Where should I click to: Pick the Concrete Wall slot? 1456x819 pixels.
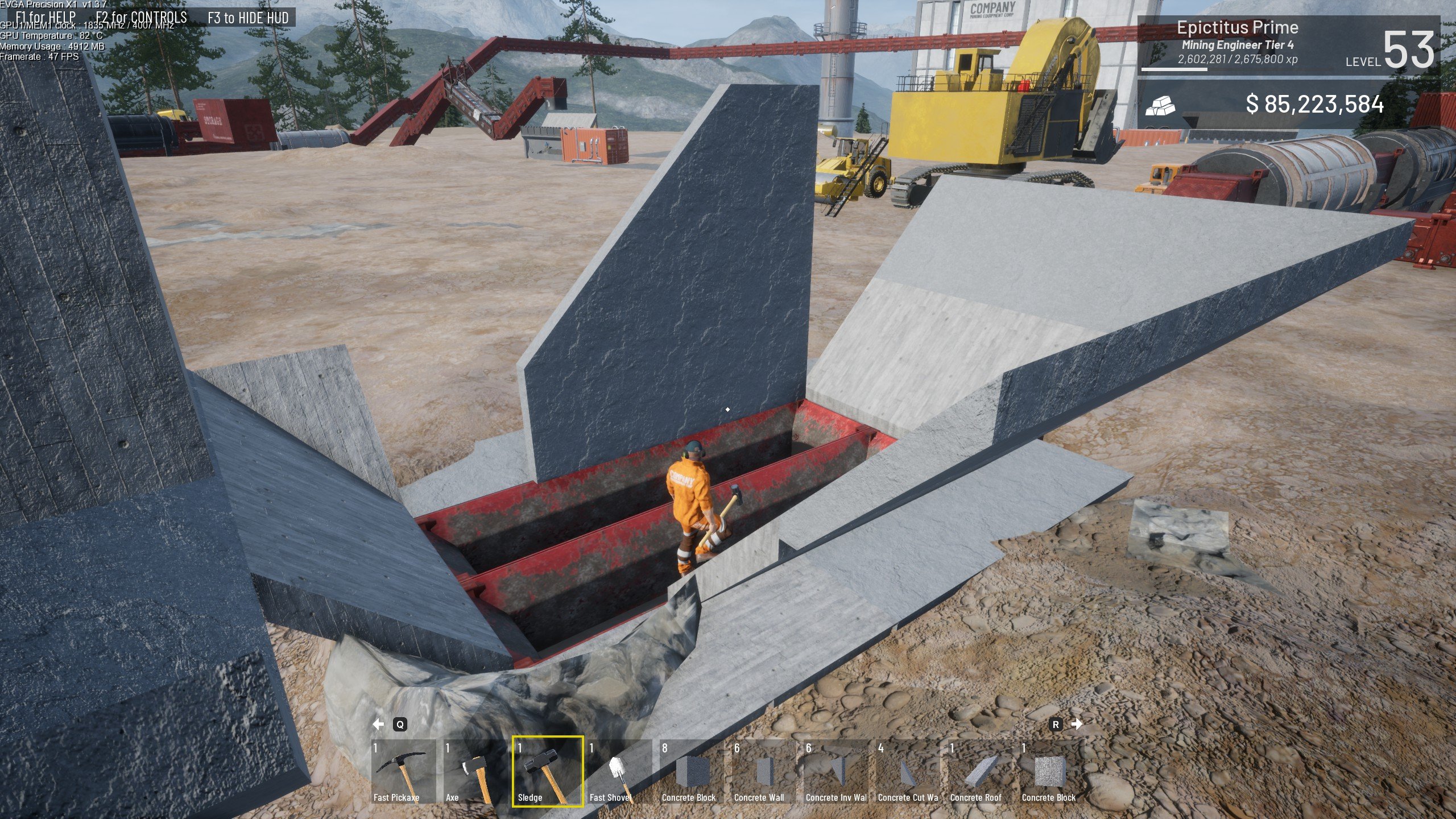[764, 771]
